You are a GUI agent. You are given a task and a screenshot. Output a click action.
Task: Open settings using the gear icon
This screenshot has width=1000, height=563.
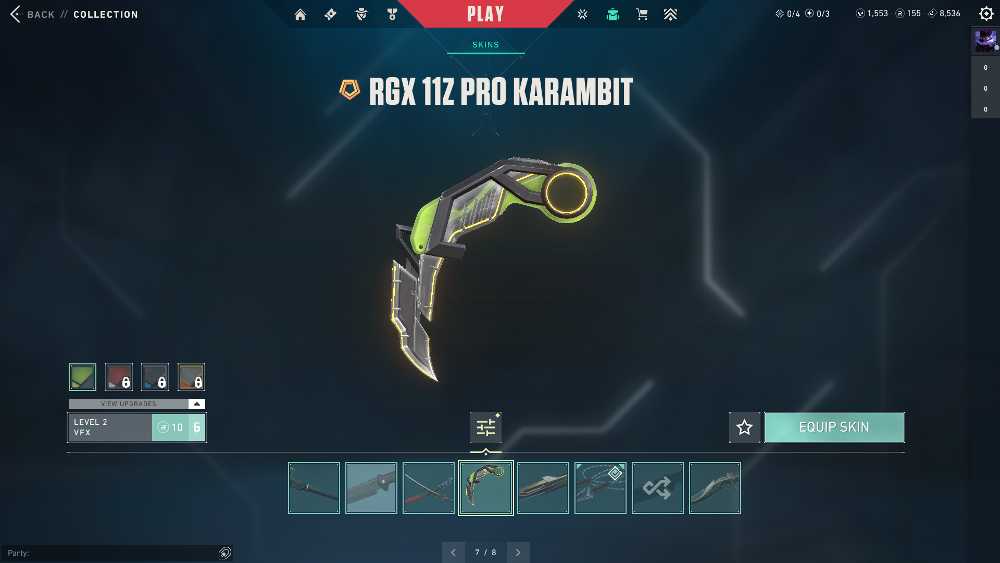pos(986,14)
